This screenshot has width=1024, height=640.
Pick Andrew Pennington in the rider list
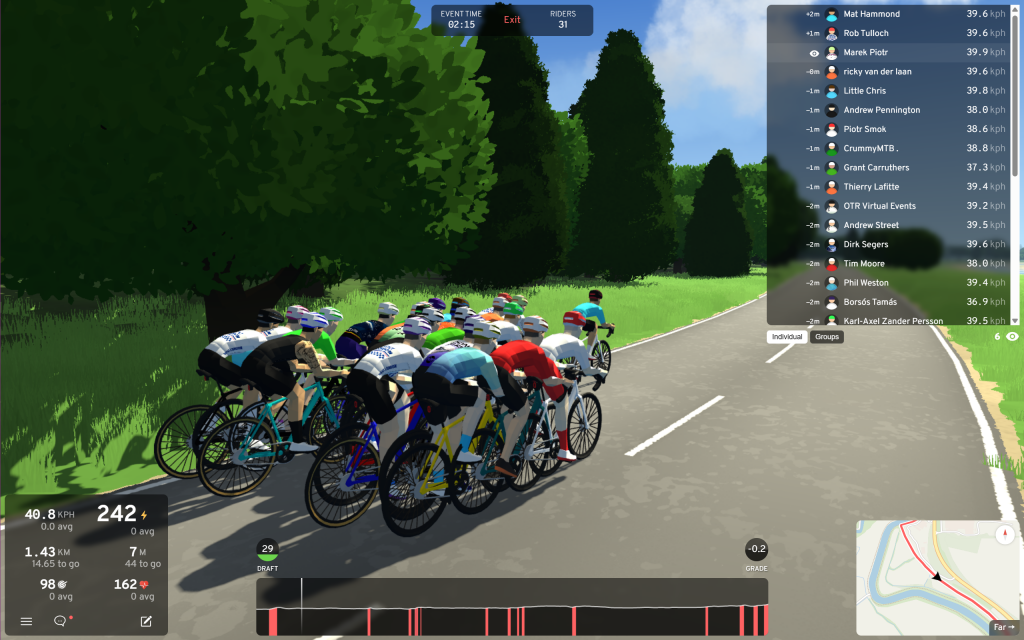890,110
